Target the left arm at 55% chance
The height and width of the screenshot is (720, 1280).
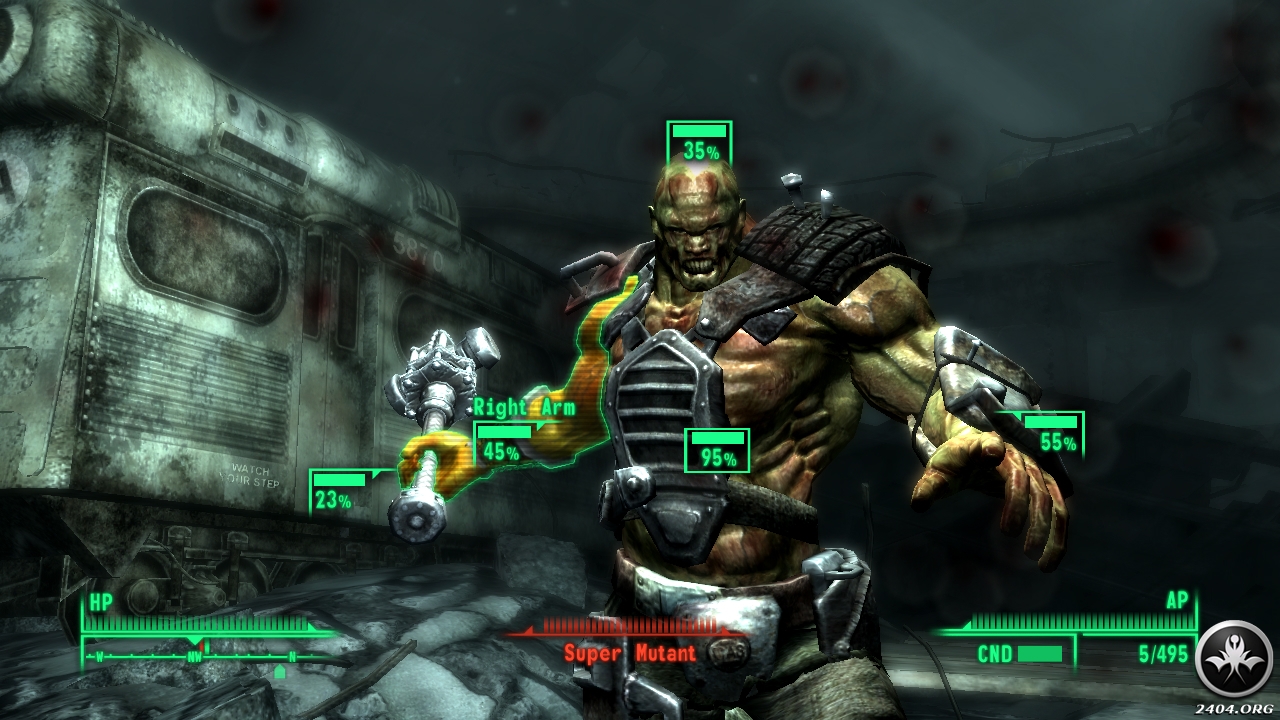pyautogui.click(x=1052, y=434)
